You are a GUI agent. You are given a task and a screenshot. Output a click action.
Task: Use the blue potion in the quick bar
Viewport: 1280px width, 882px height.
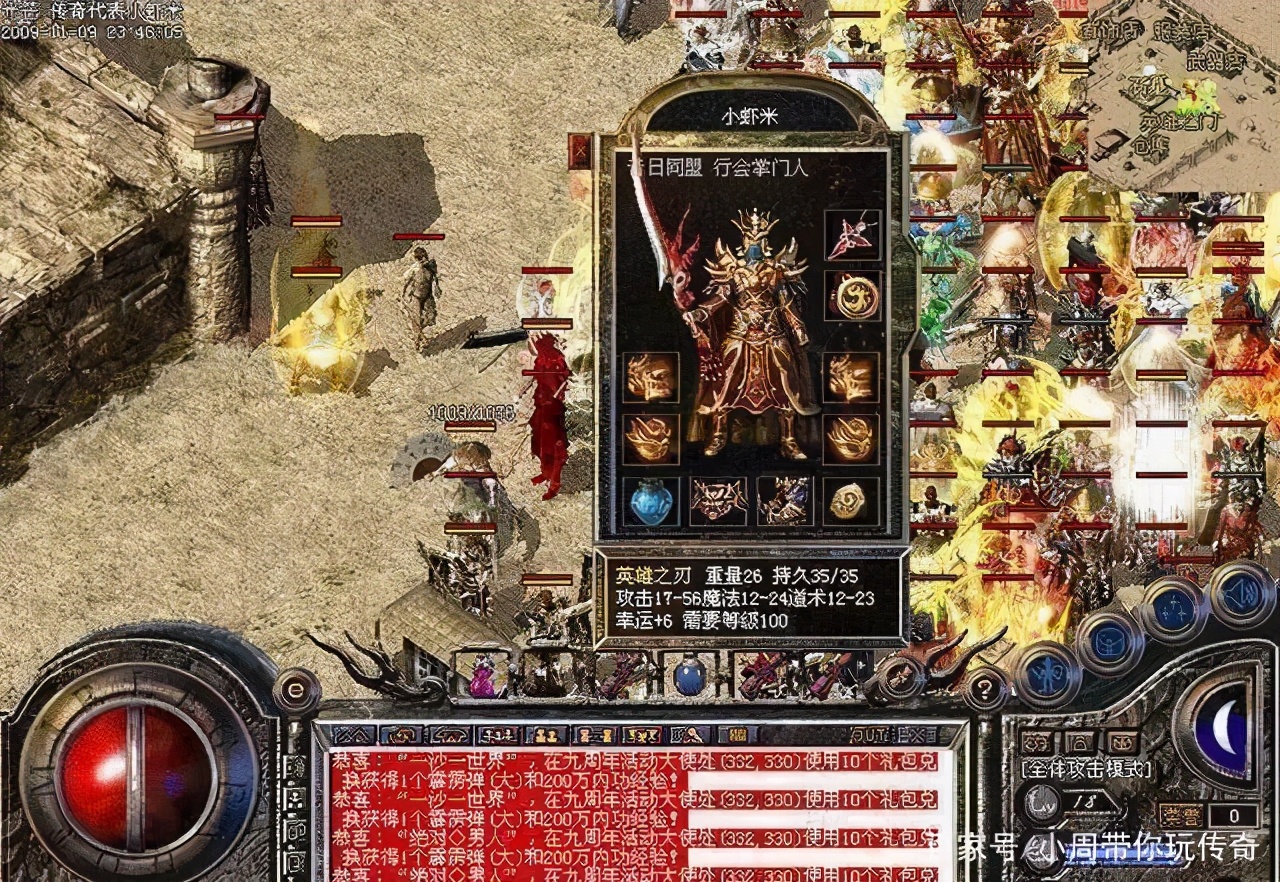tap(688, 676)
